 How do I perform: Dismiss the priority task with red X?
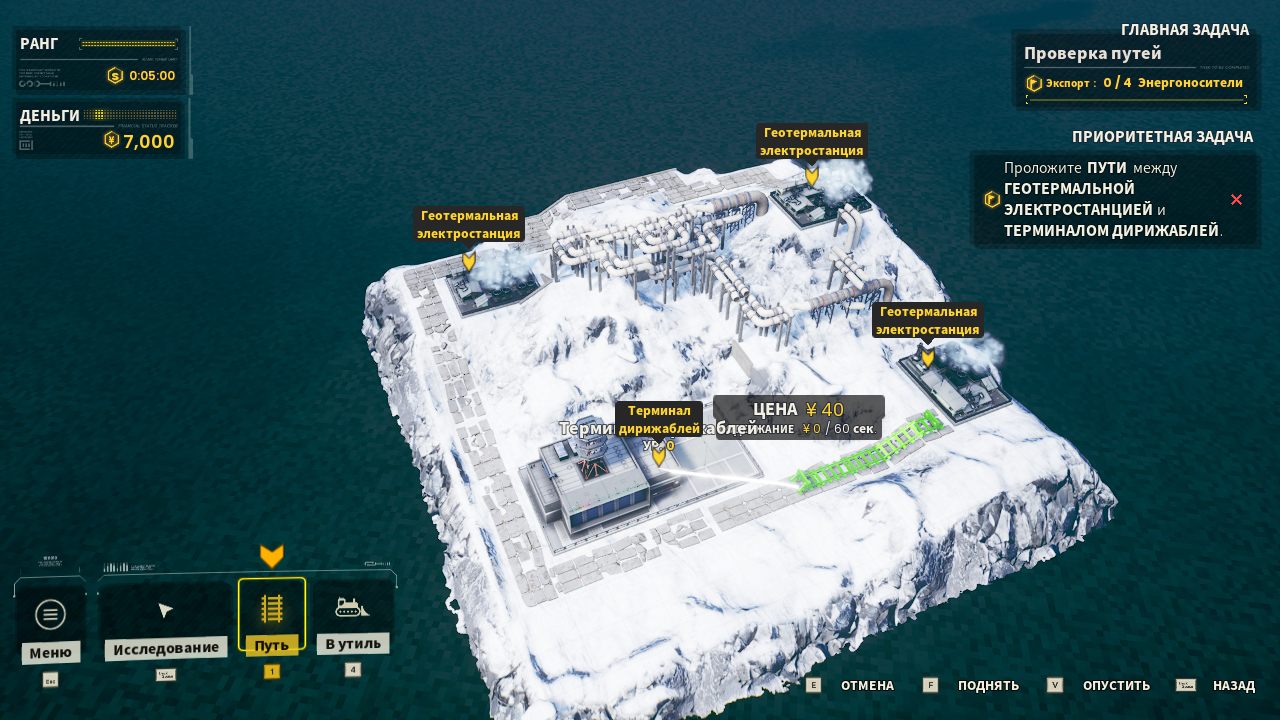click(x=1236, y=200)
